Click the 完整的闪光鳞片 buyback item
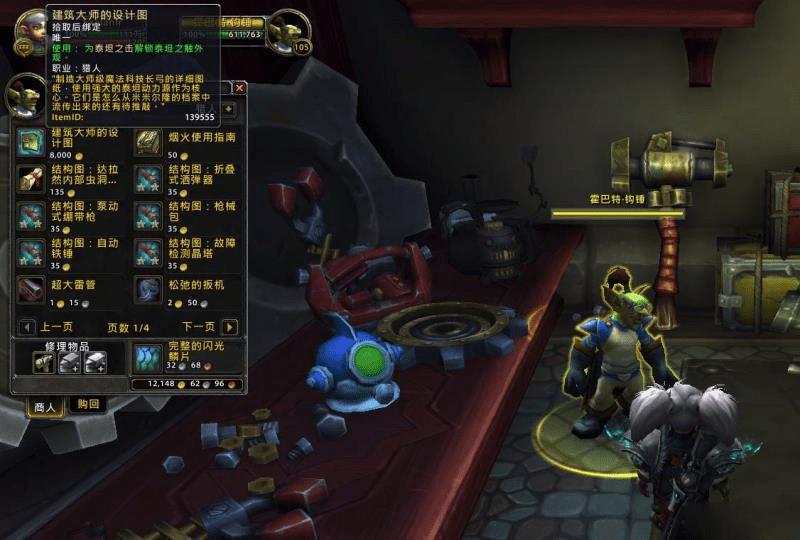 pos(147,358)
